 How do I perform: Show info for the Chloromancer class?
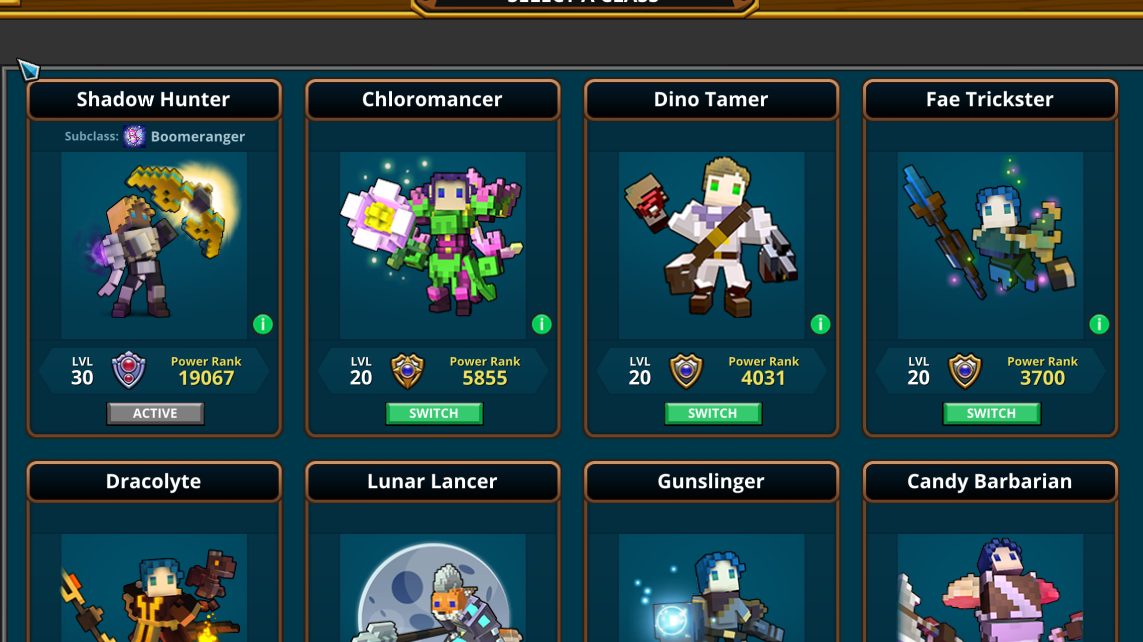tap(542, 324)
